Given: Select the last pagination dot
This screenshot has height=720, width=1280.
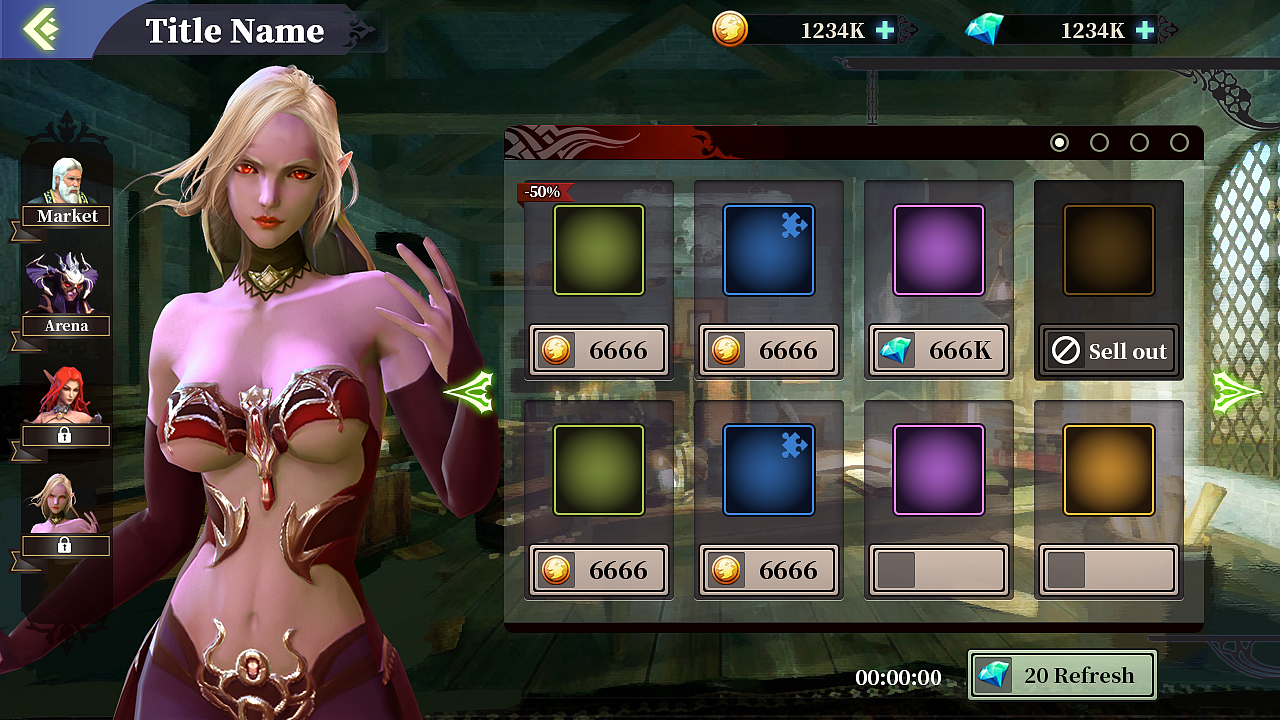Looking at the screenshot, I should click(x=1179, y=143).
